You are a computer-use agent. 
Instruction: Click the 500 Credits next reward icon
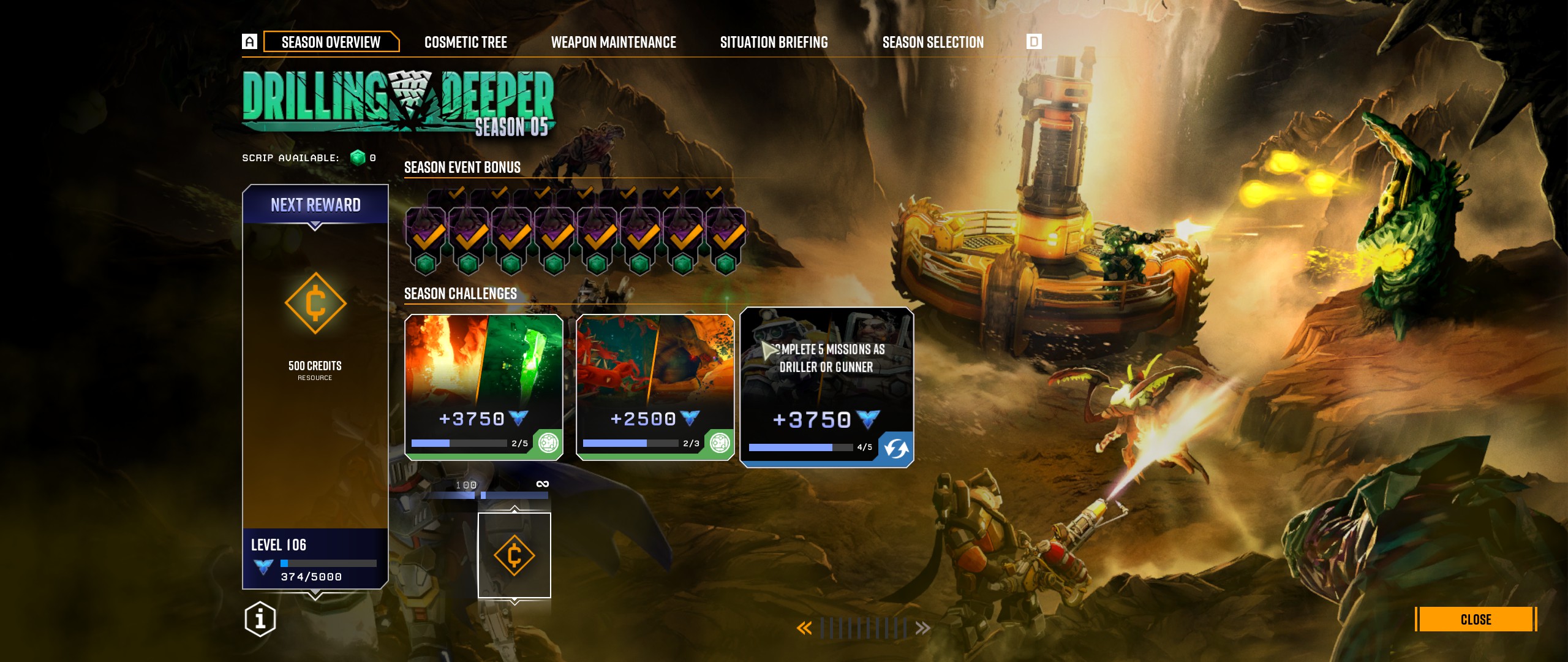pos(315,303)
